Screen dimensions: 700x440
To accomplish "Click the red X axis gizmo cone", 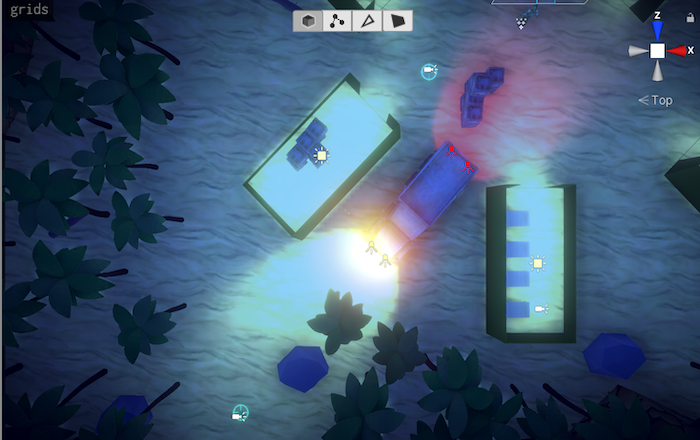I will coord(677,50).
